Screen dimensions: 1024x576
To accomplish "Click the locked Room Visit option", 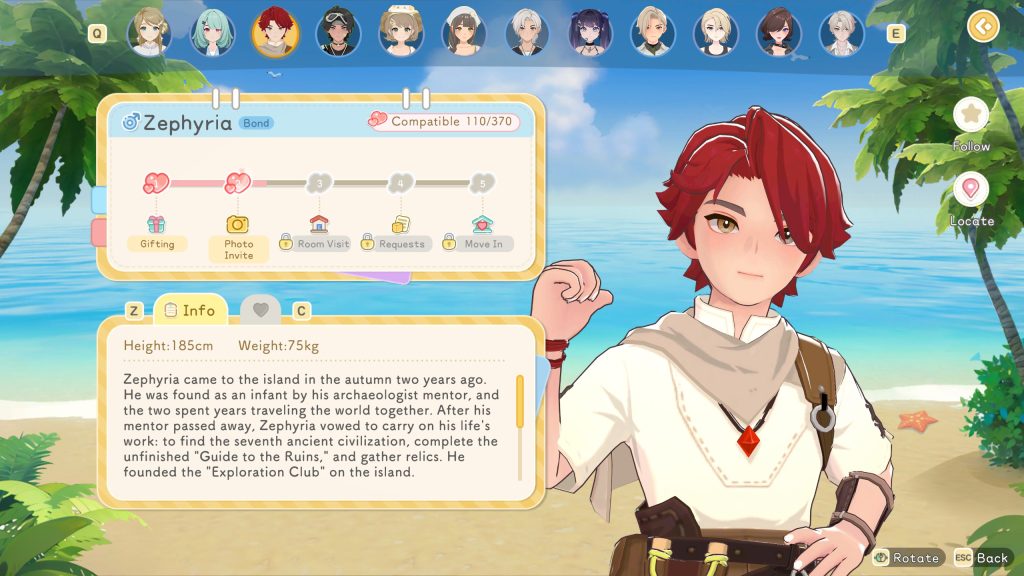I will tap(316, 233).
